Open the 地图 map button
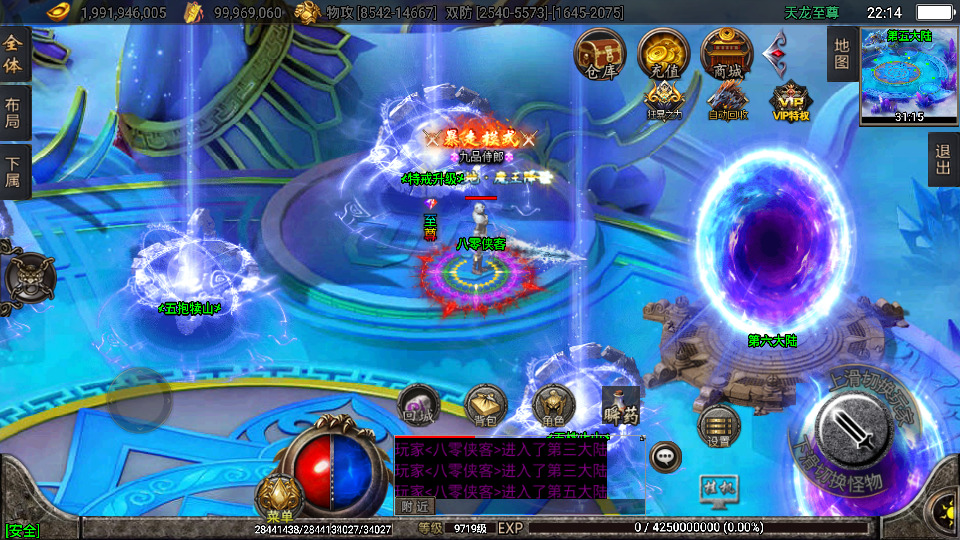The height and width of the screenshot is (540, 960). [842, 53]
